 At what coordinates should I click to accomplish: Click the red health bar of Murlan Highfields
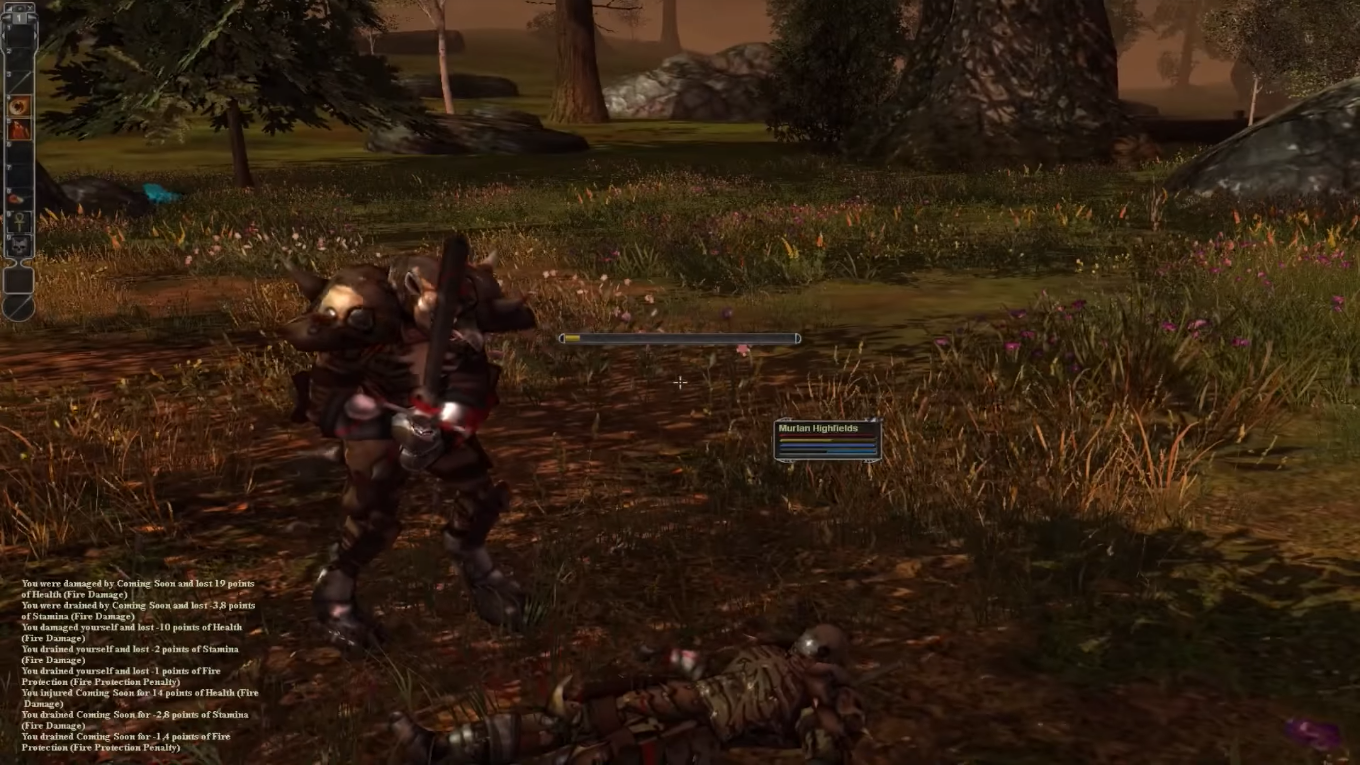(x=827, y=435)
